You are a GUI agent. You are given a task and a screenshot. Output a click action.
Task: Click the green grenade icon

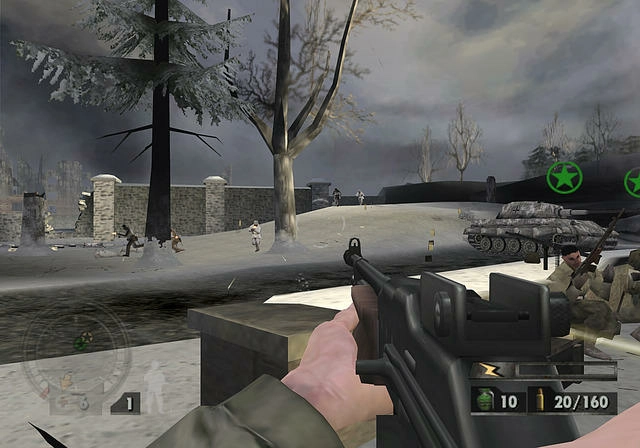[486, 402]
